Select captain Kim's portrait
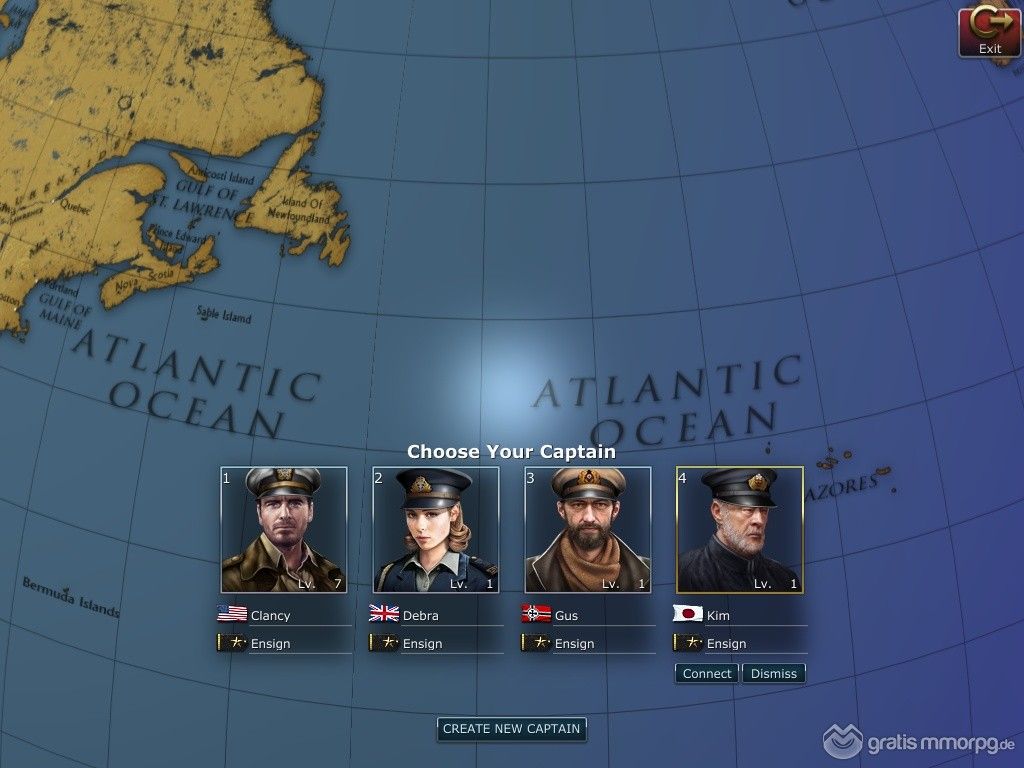1024x768 pixels. (740, 530)
